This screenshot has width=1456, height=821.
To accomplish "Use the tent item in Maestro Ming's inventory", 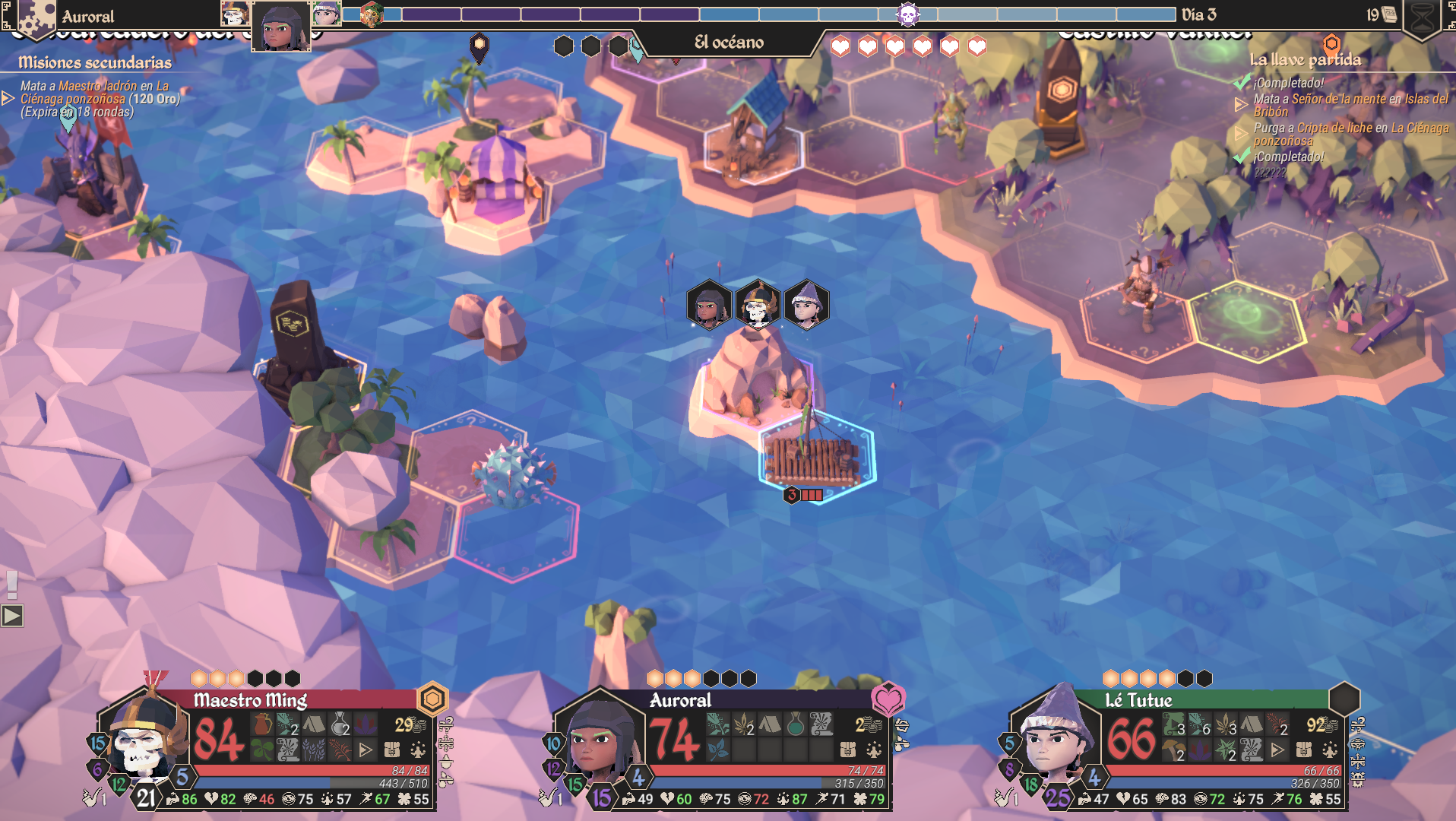I will [x=314, y=724].
